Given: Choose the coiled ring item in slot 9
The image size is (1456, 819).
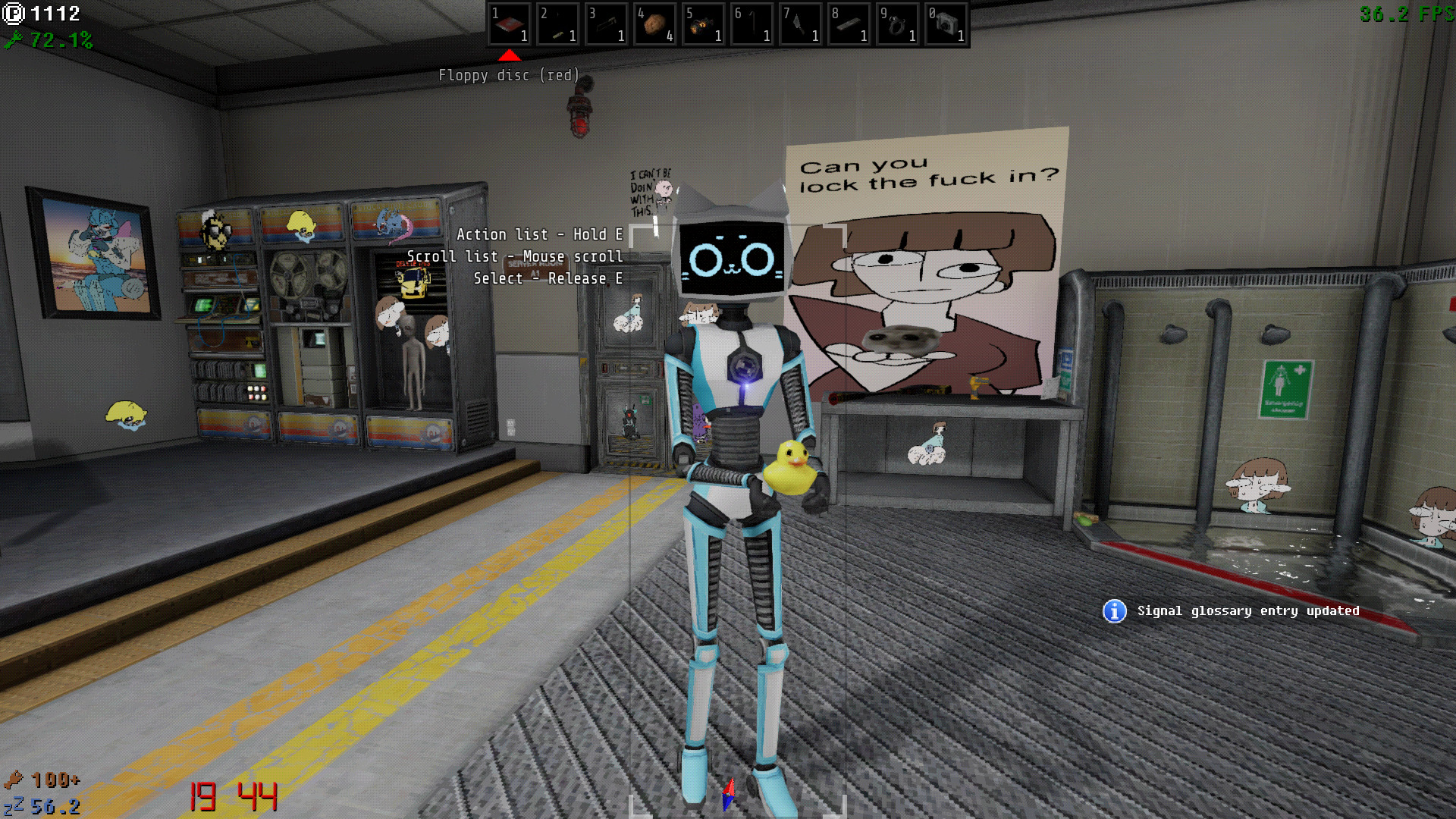Looking at the screenshot, I should coord(898,25).
